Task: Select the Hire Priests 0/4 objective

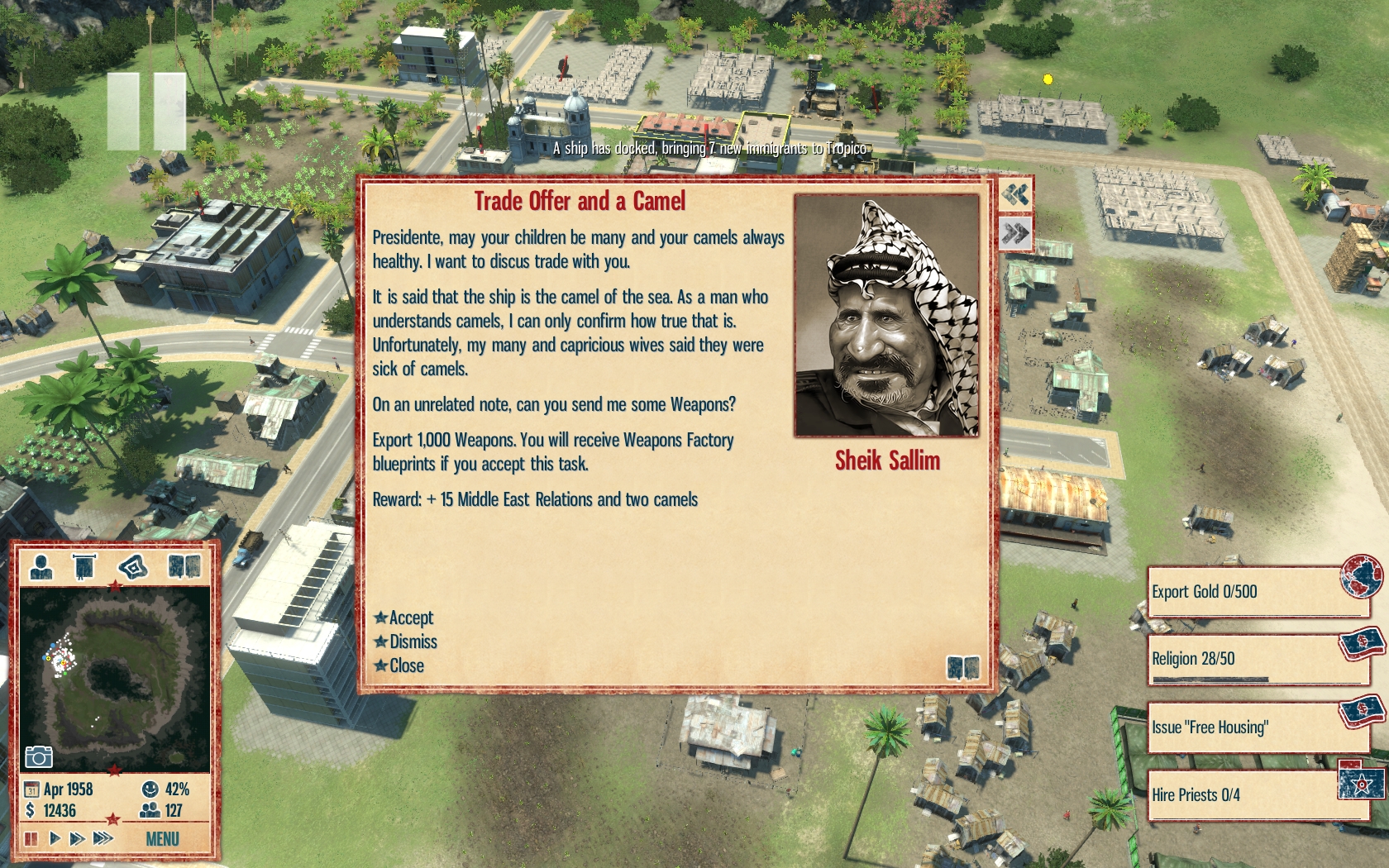Action: pos(1255,795)
